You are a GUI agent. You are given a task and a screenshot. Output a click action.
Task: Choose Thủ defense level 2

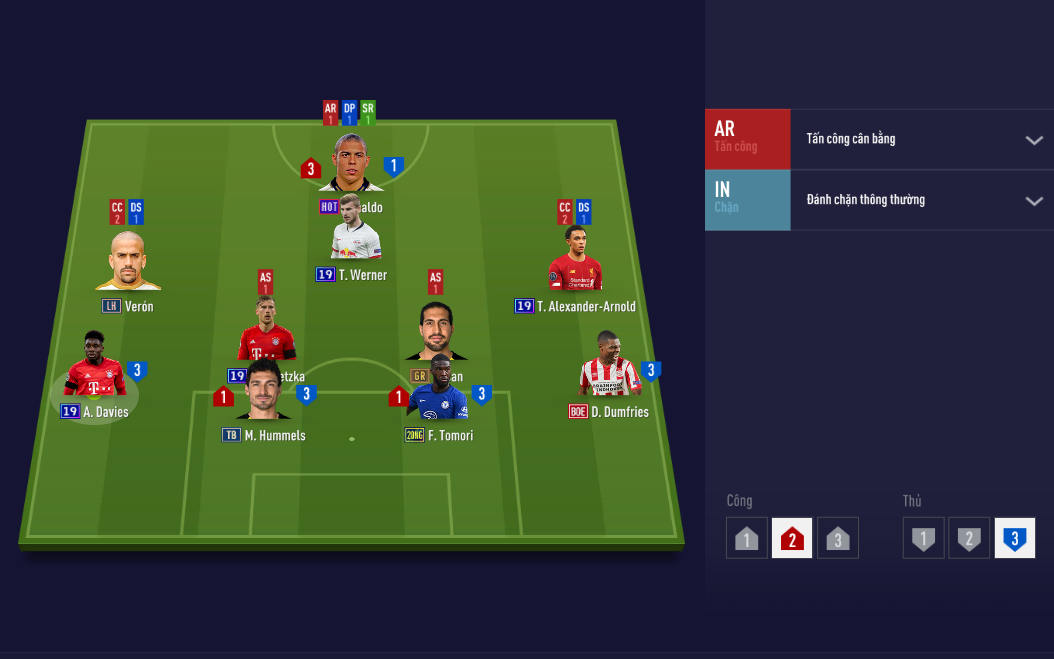coord(968,538)
